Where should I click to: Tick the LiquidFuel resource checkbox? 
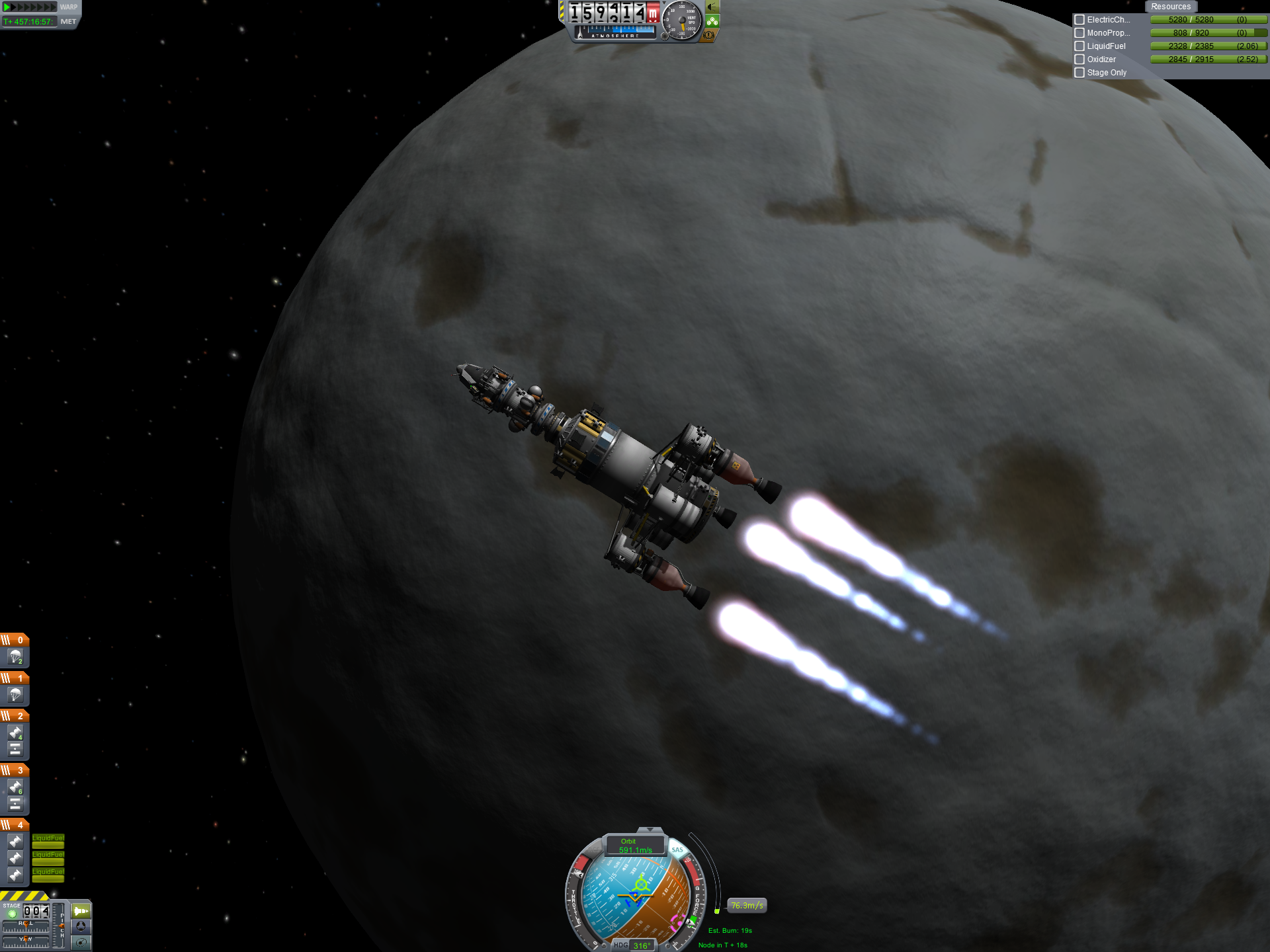click(x=1079, y=46)
